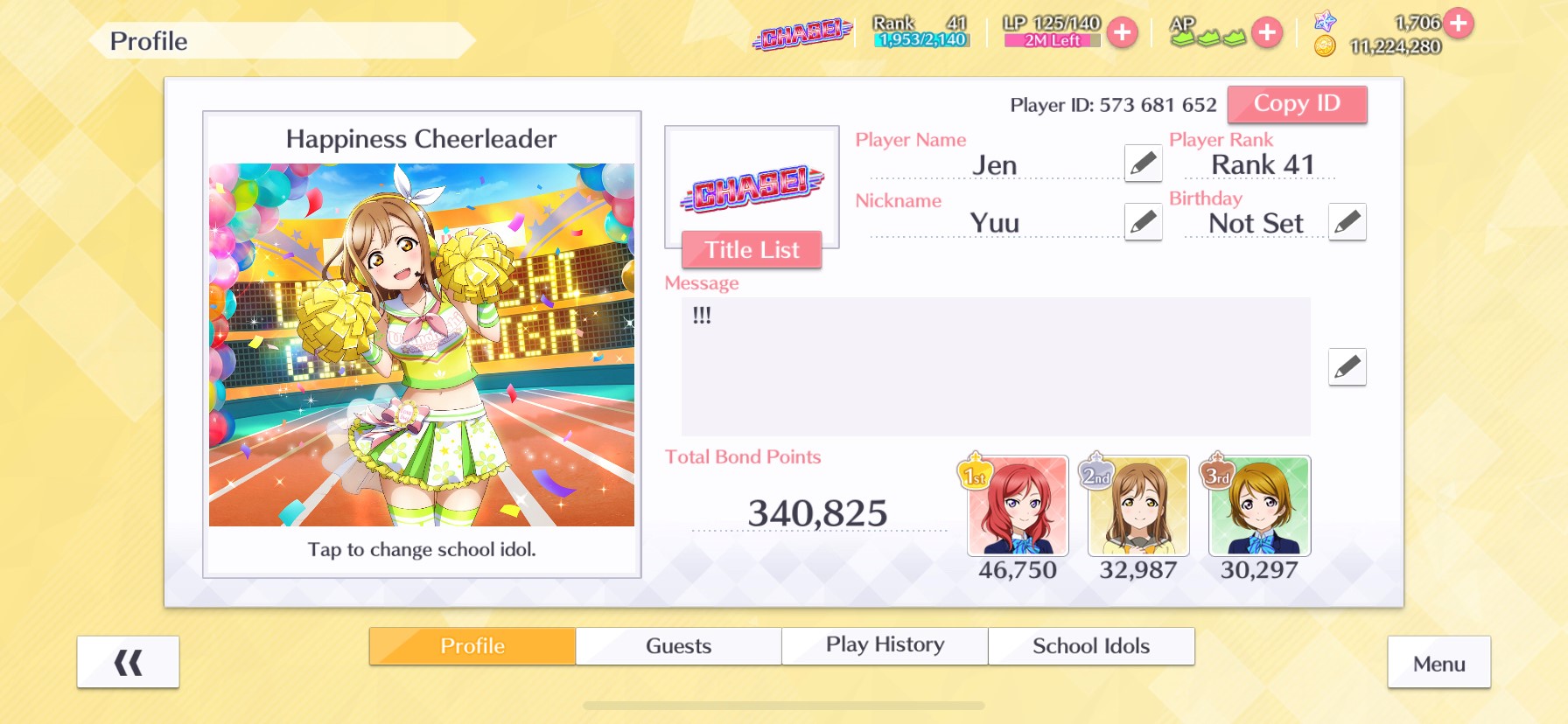
Task: Open the Menu
Action: click(1438, 664)
